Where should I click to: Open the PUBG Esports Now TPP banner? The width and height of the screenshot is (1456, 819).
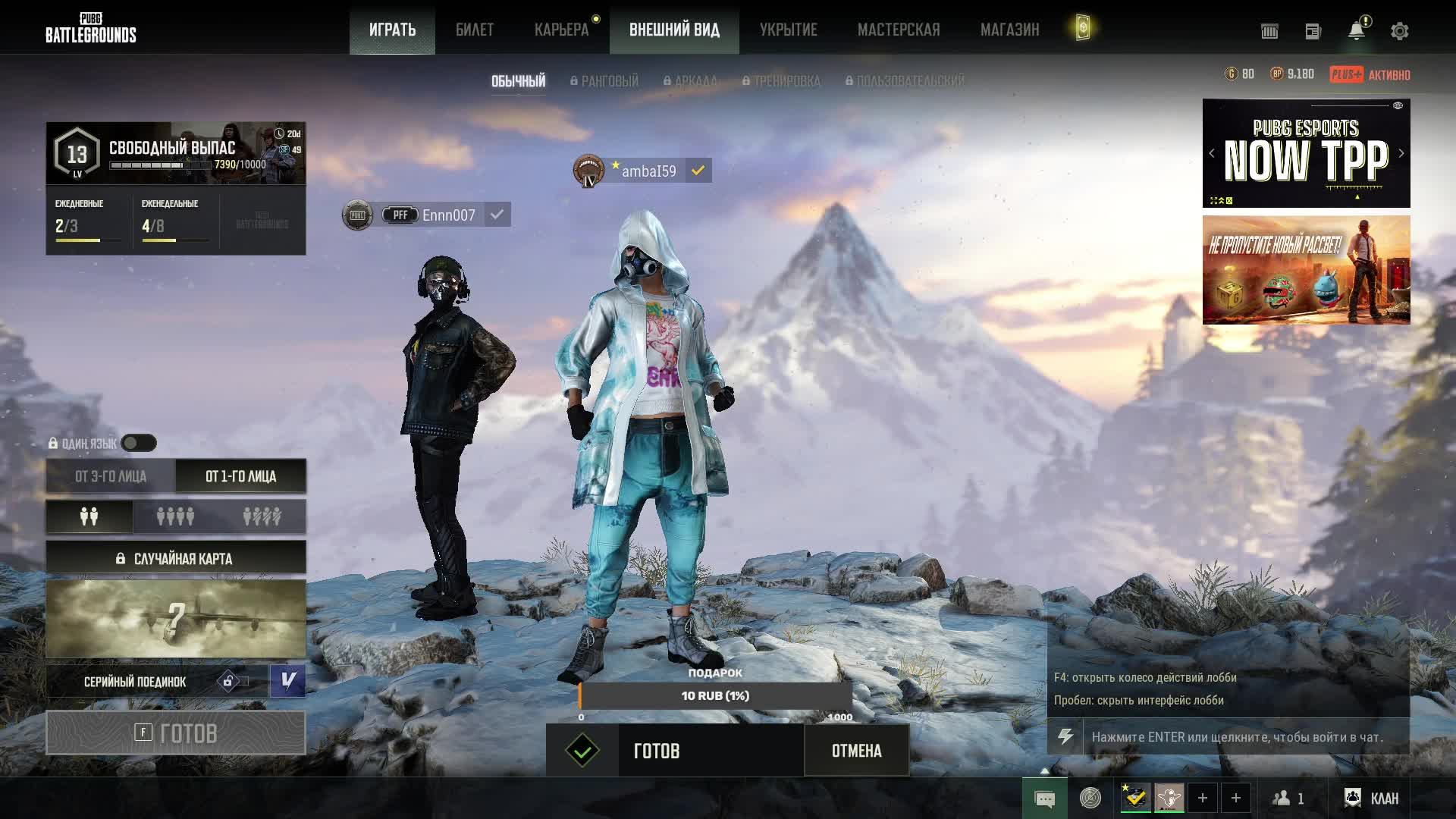1306,154
